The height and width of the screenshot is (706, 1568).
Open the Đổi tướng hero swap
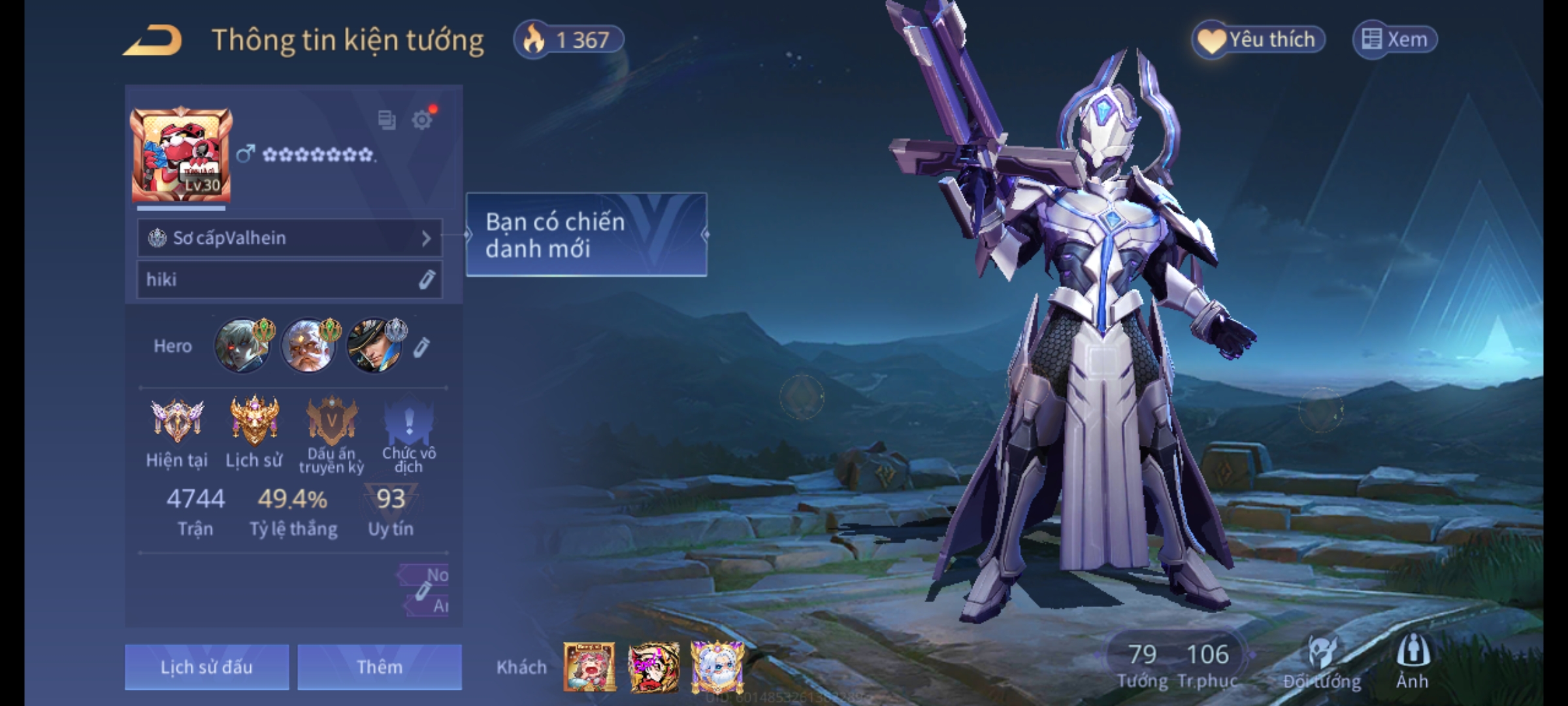pos(1322,662)
